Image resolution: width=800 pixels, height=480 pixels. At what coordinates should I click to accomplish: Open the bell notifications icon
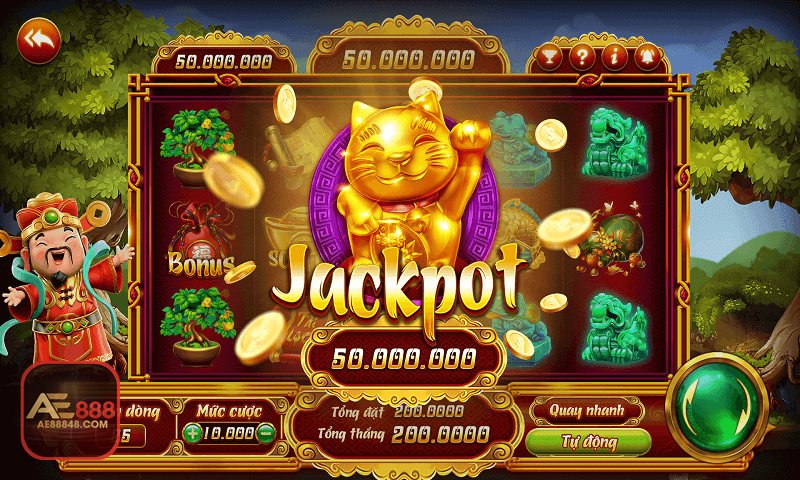pyautogui.click(x=644, y=56)
